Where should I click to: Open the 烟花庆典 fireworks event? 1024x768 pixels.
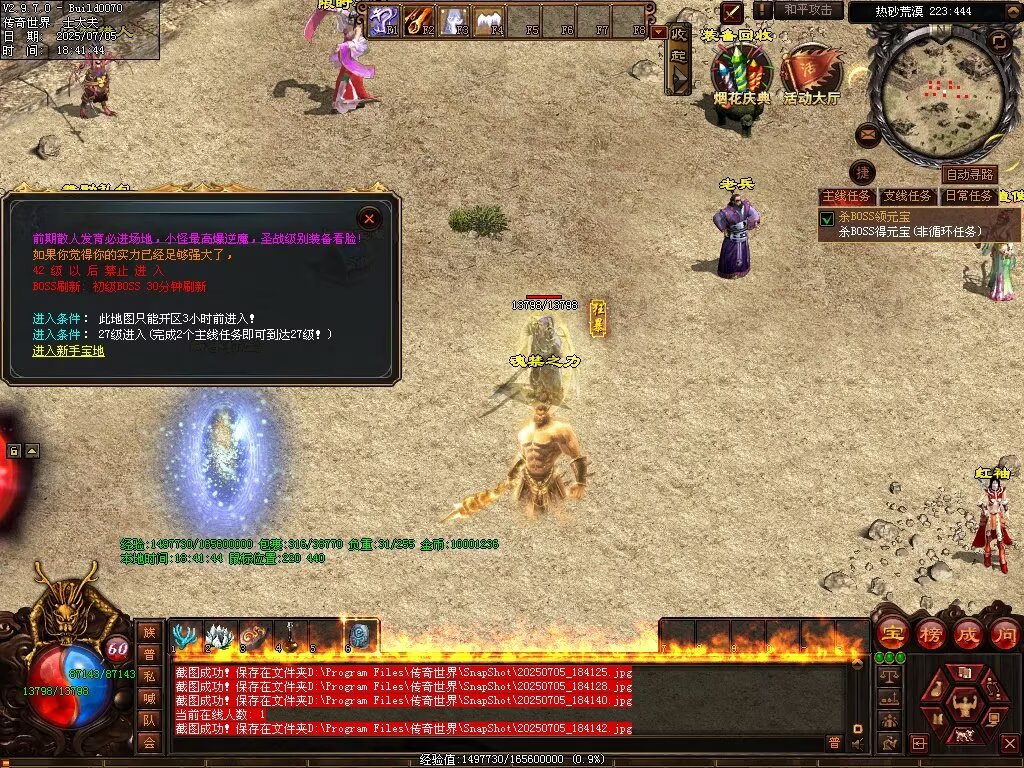pyautogui.click(x=741, y=75)
